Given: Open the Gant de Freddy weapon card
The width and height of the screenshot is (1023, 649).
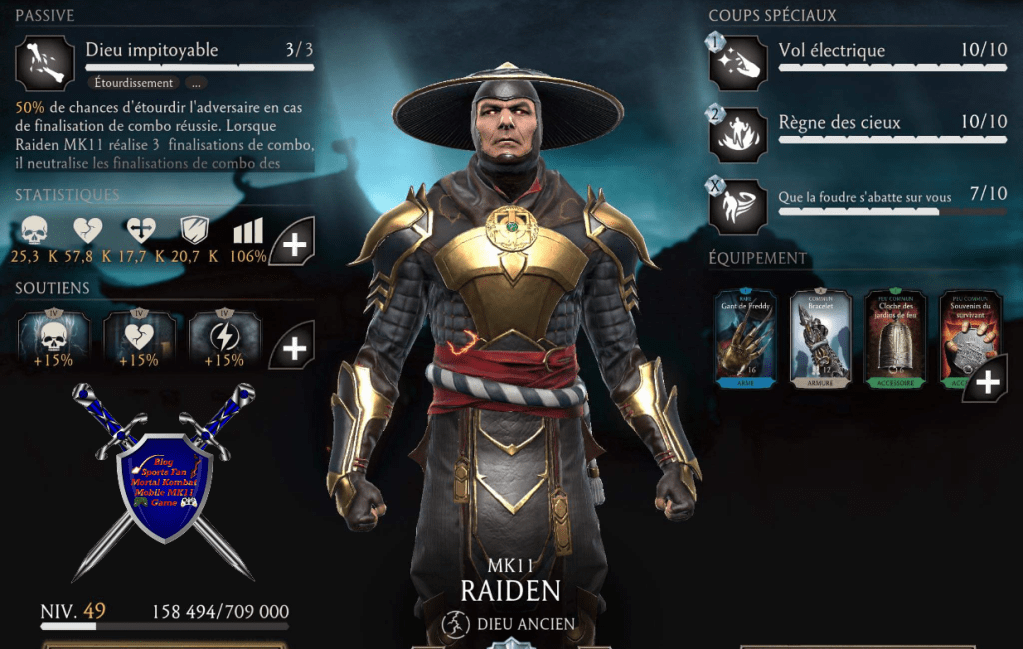Looking at the screenshot, I should coord(745,338).
